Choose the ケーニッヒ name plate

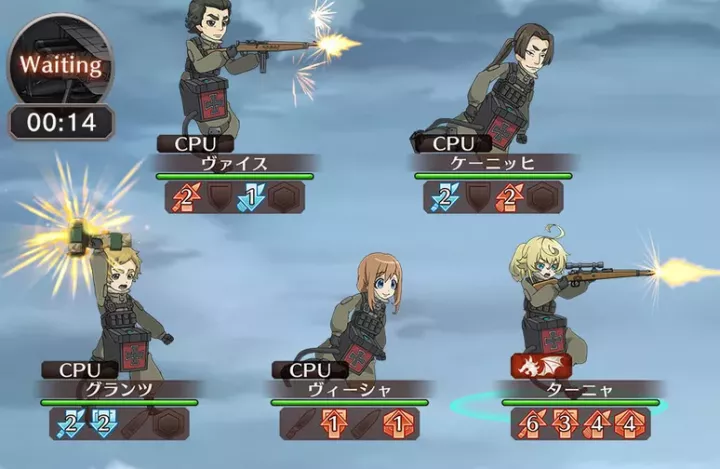493,164
